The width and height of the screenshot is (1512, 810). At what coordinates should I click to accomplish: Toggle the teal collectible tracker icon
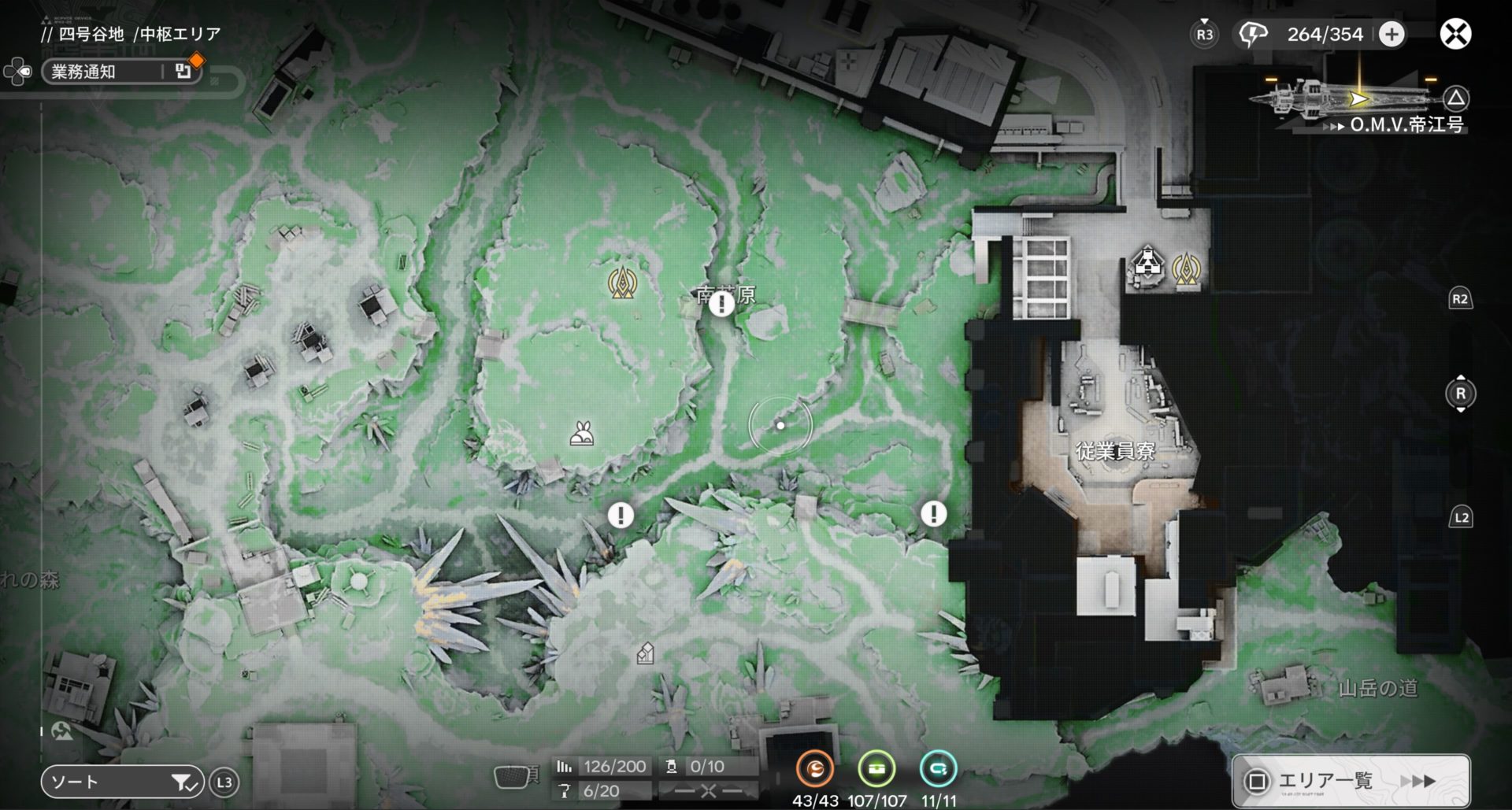(938, 768)
